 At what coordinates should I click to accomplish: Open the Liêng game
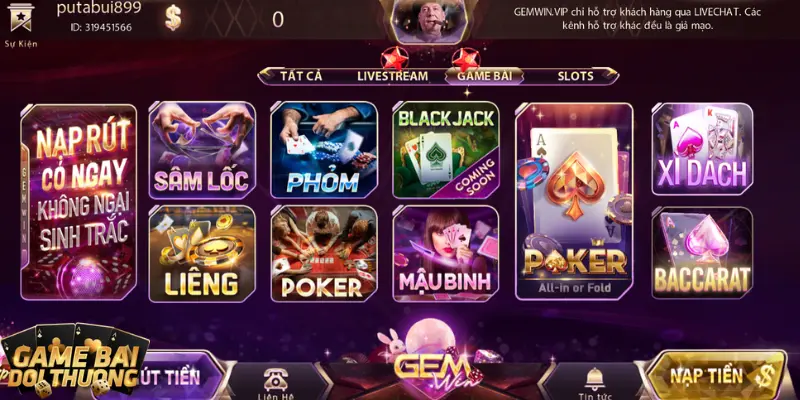point(199,254)
